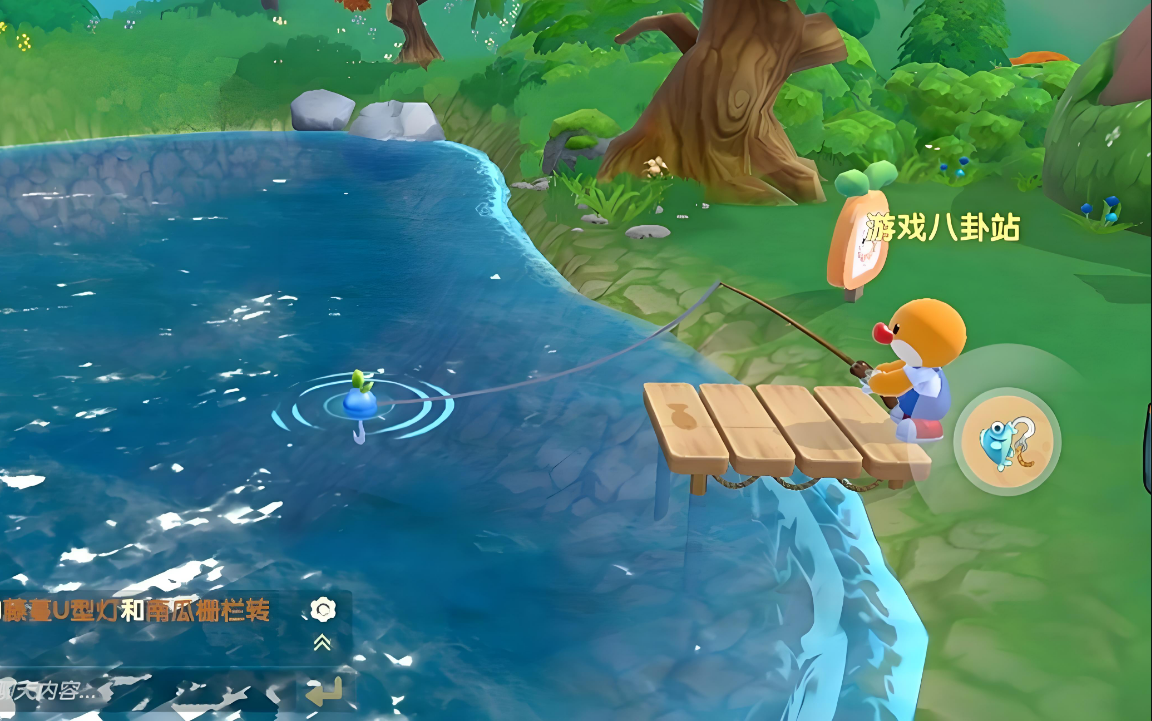Viewport: 1152px width, 721px height.
Task: Tap the fish hook reel-in button
Action: [1006, 442]
